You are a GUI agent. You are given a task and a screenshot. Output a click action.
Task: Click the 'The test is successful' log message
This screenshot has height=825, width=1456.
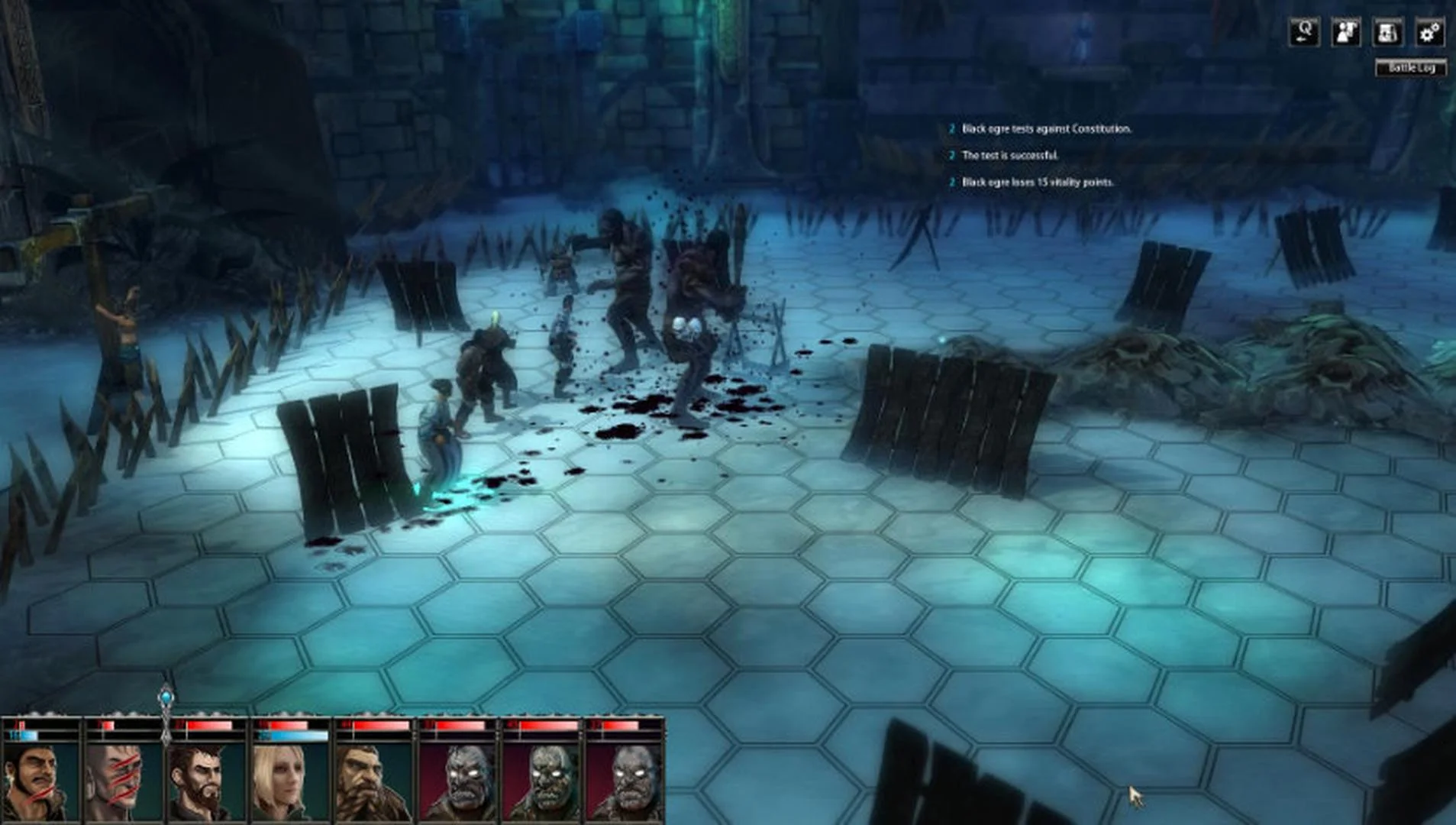1009,155
